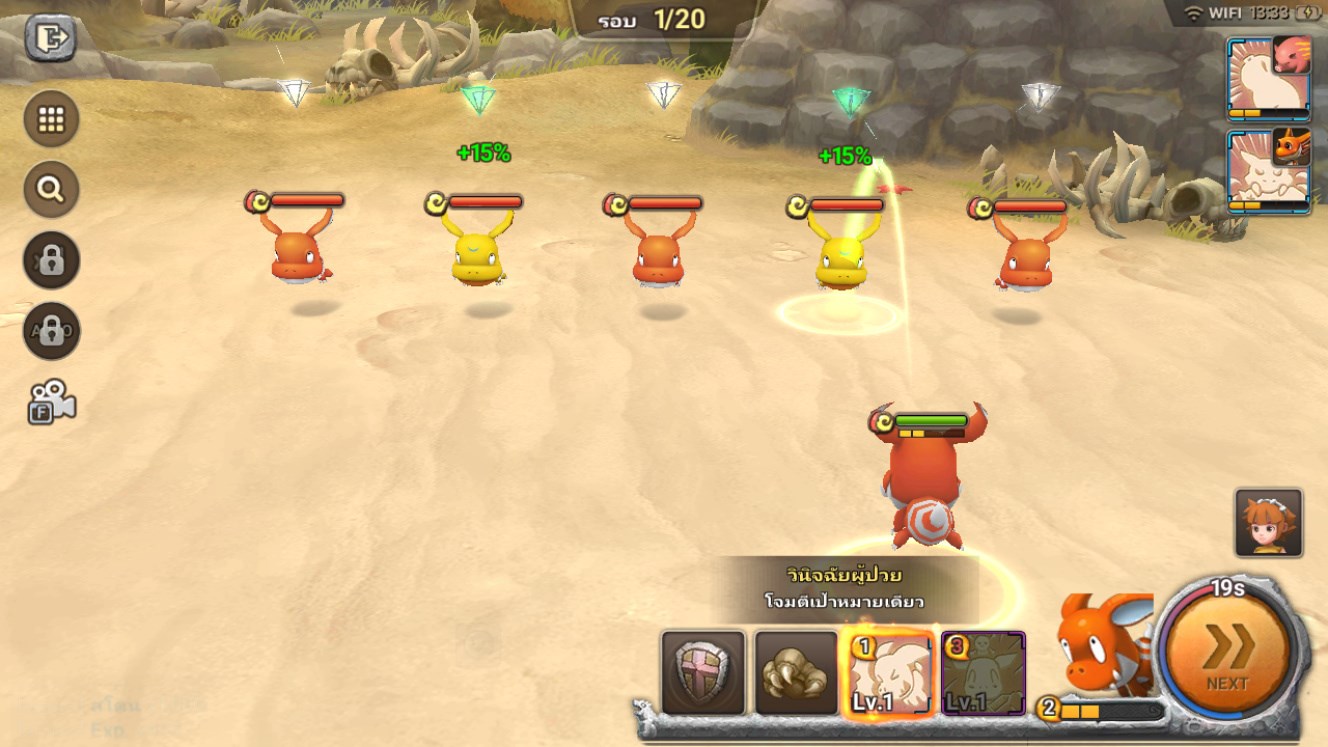1328x747 pixels.
Task: Toggle the locked AUTO battle button
Action: (51, 331)
